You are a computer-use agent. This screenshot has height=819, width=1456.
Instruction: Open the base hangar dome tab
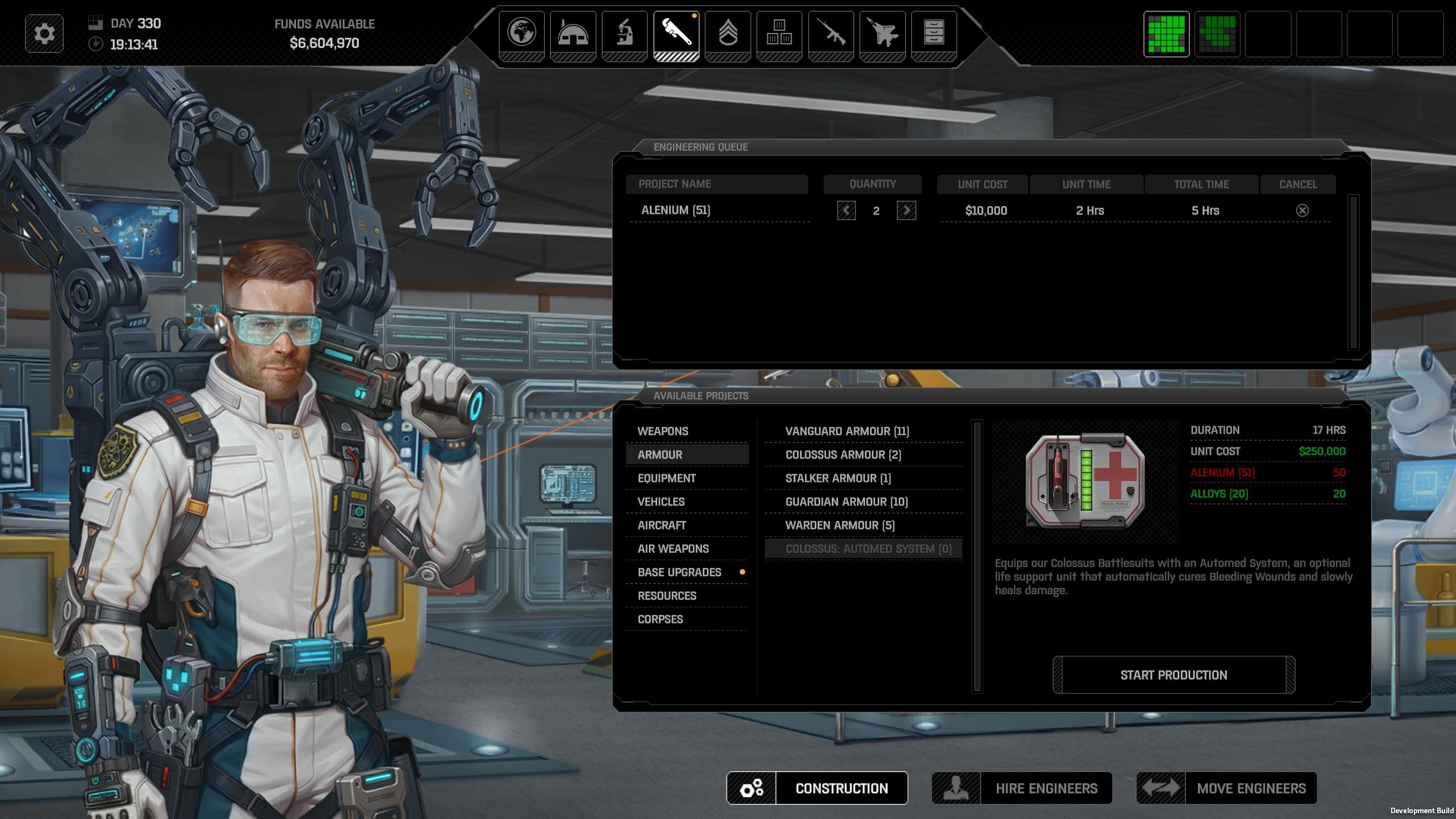tap(573, 33)
